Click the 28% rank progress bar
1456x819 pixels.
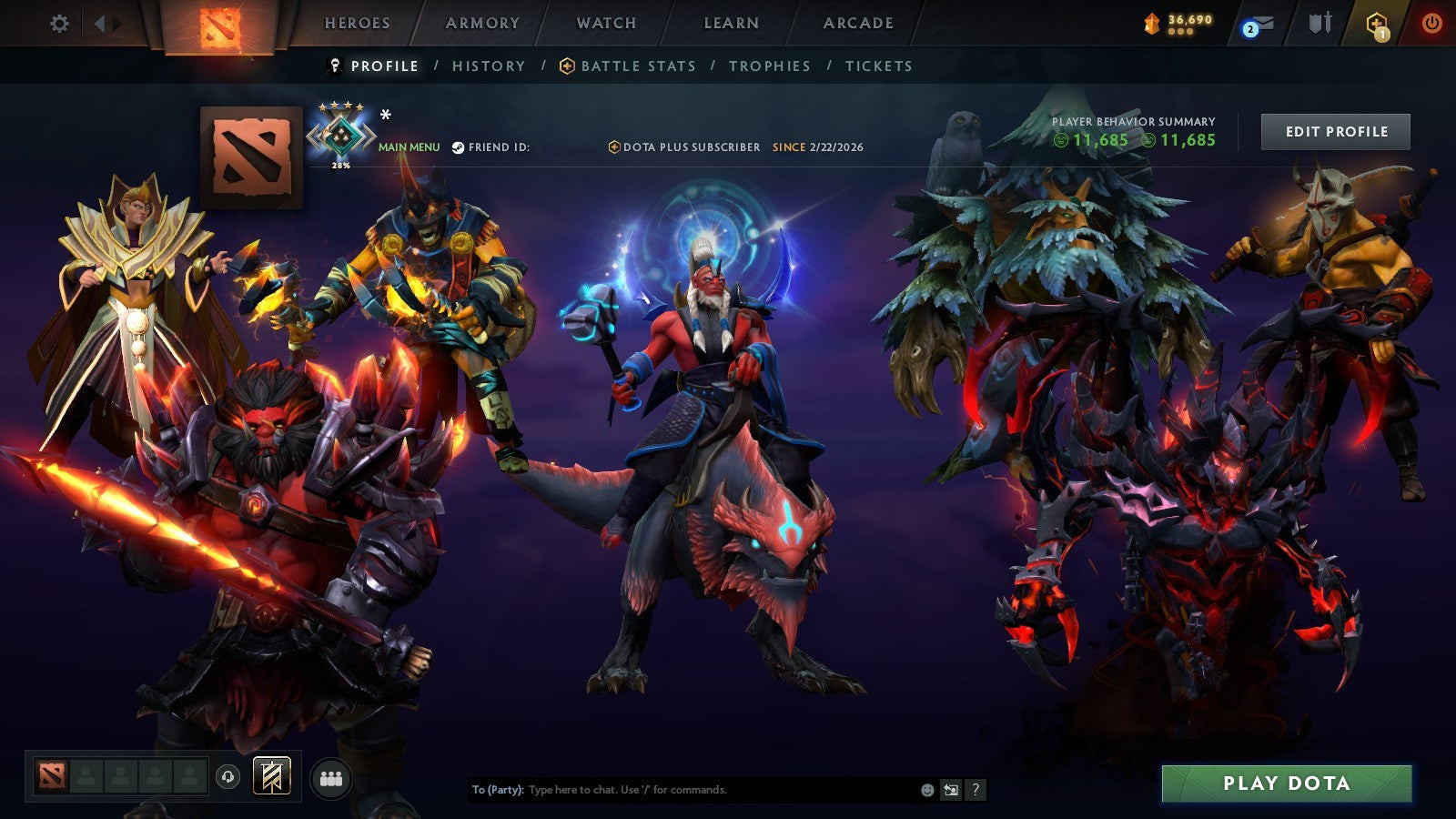340,167
